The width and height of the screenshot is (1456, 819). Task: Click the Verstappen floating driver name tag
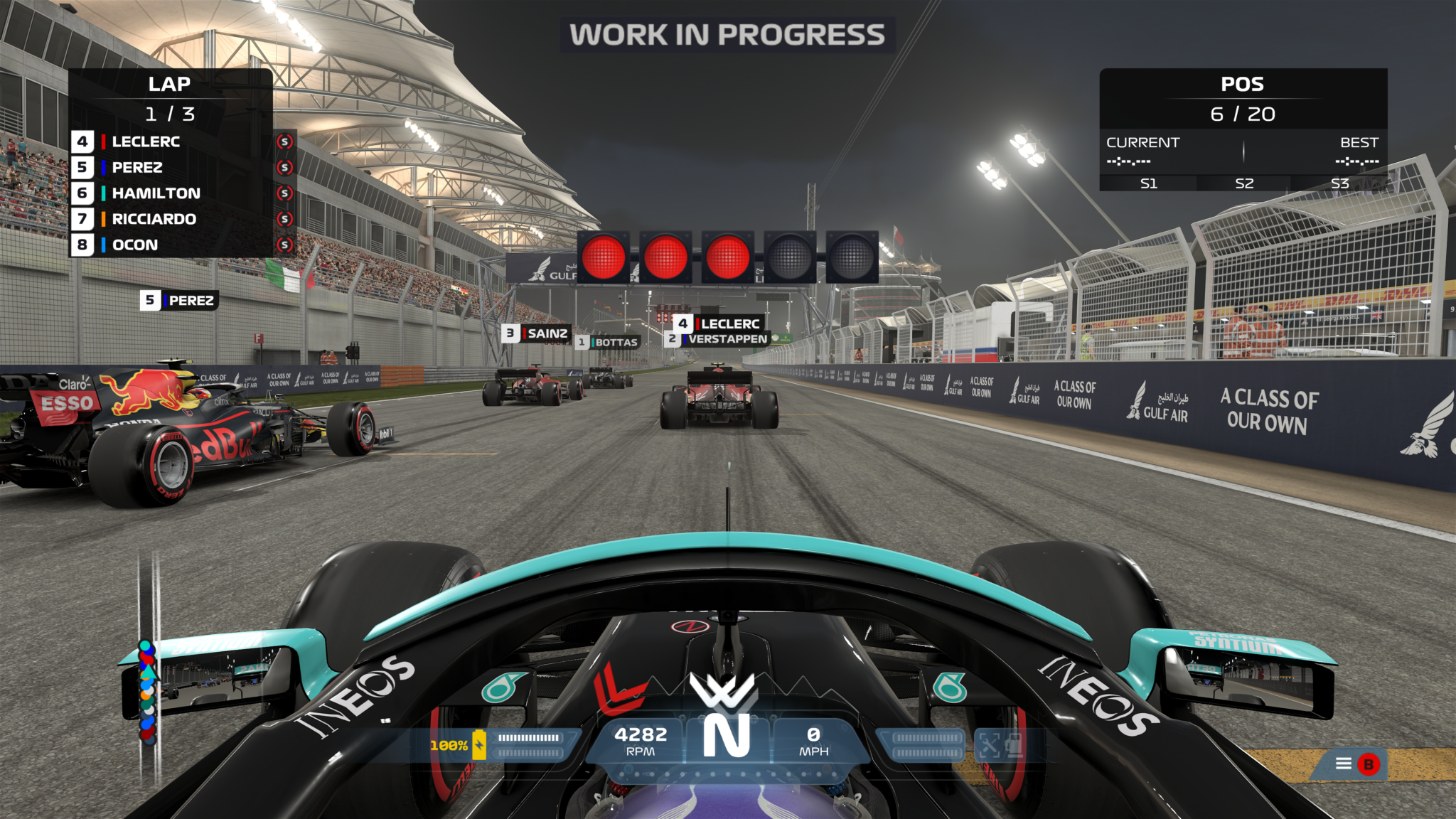tap(719, 339)
